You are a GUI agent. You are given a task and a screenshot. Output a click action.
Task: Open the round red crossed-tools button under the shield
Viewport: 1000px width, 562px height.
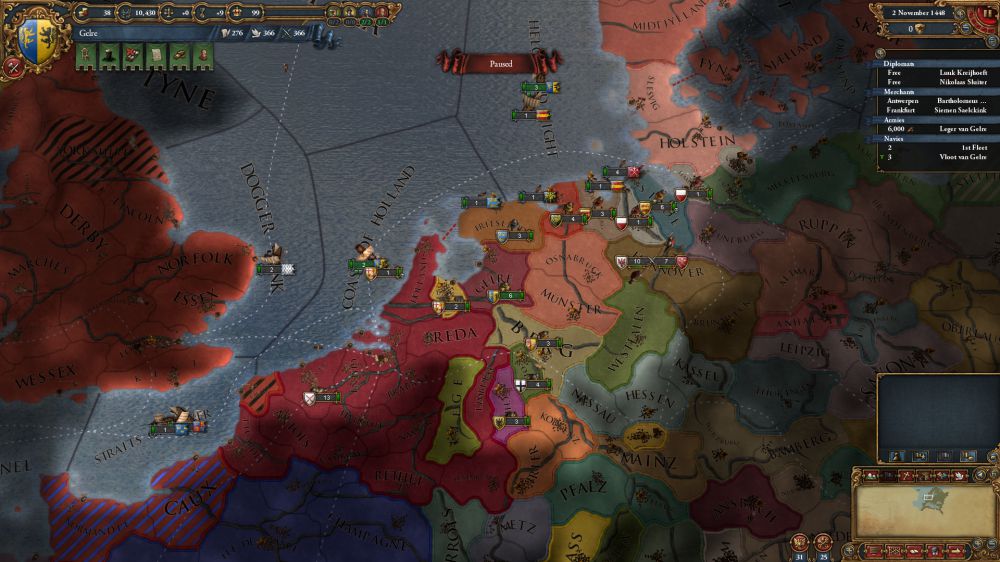point(14,67)
